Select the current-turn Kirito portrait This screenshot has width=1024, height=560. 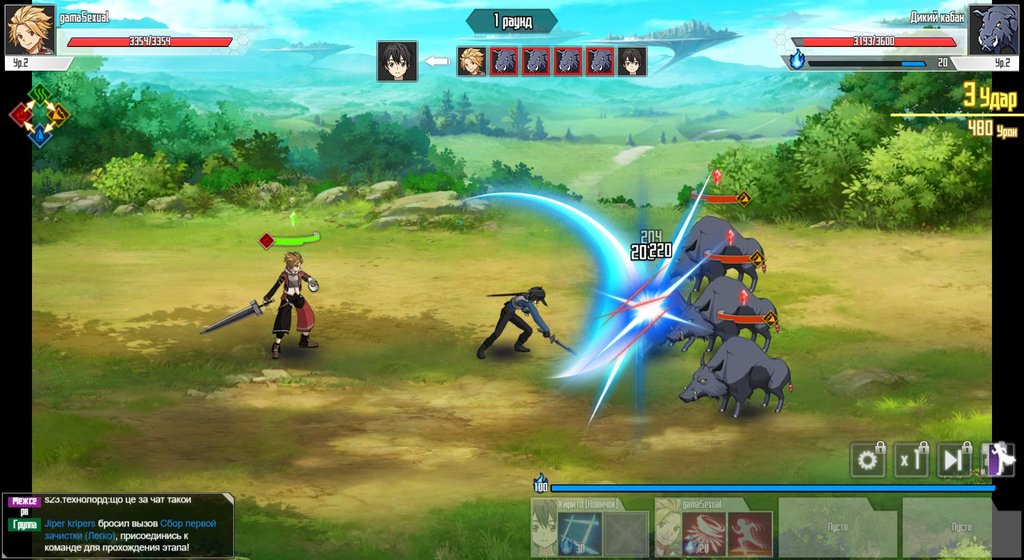coord(397,61)
